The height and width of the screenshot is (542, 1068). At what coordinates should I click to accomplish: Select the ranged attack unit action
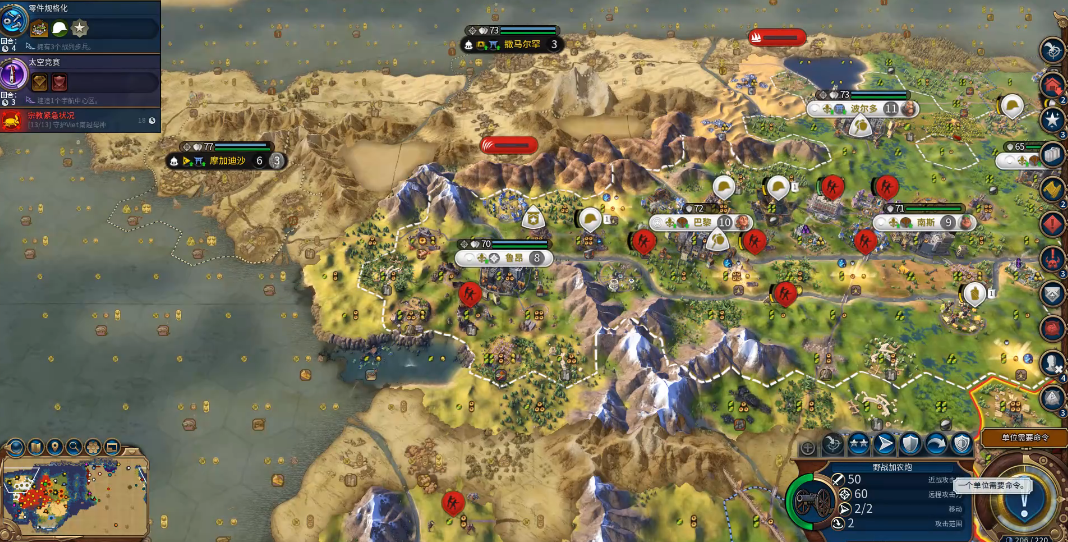[834, 443]
